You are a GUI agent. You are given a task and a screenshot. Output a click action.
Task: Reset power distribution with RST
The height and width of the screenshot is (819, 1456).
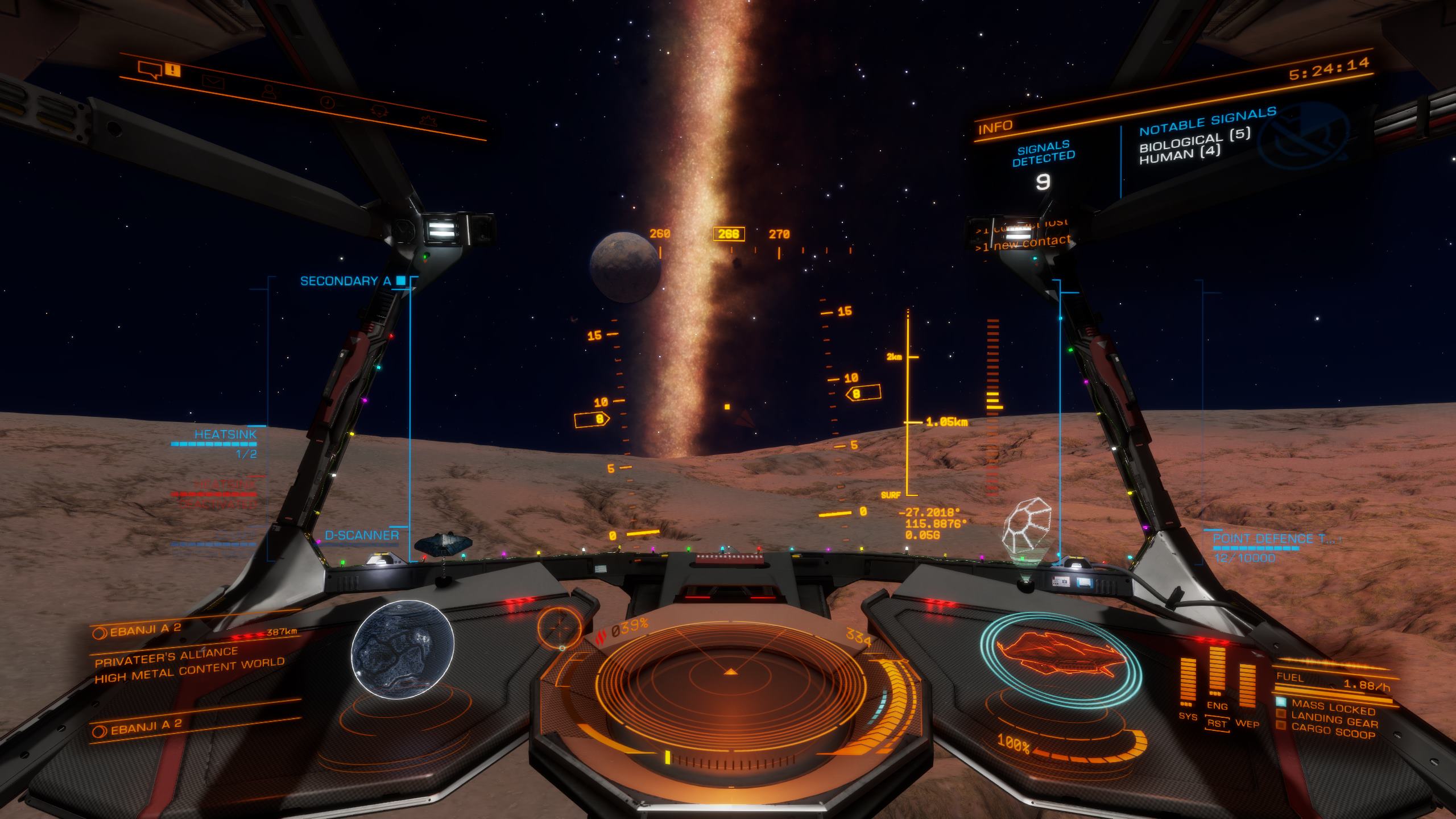1217,723
